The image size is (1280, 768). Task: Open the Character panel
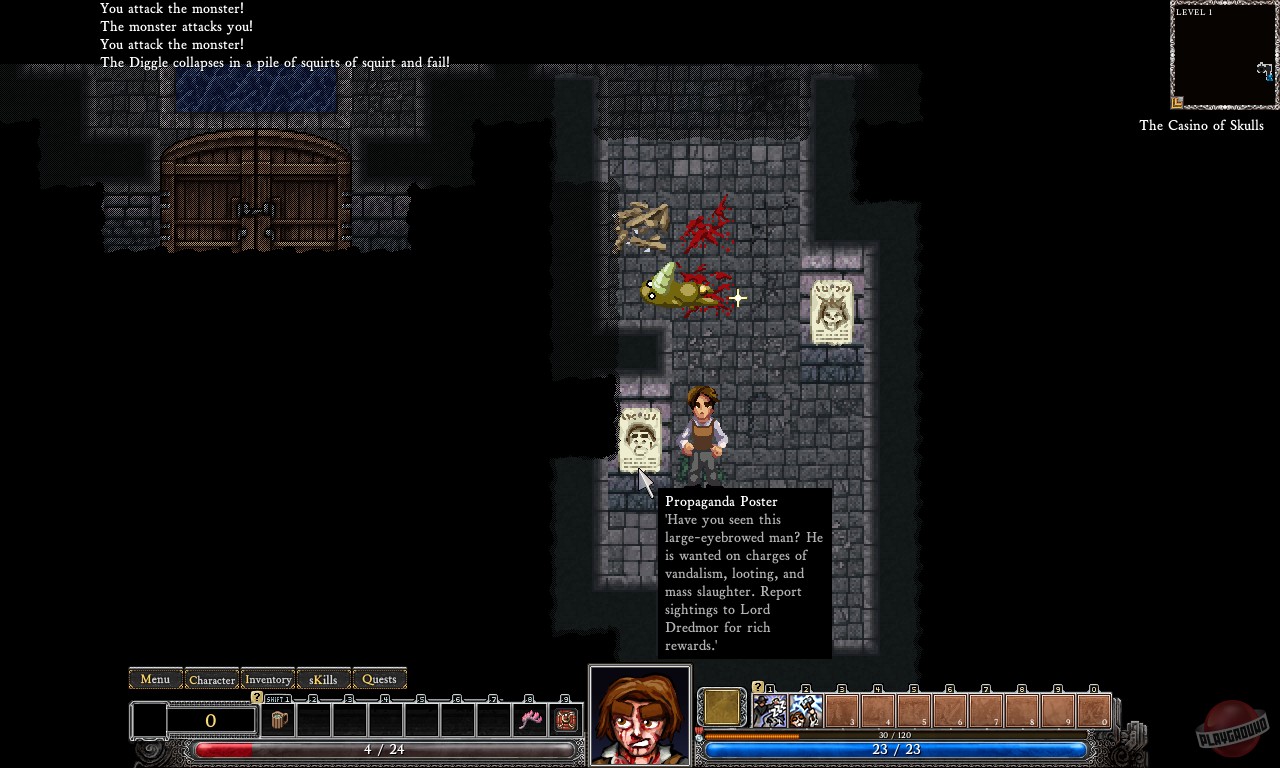pos(211,679)
